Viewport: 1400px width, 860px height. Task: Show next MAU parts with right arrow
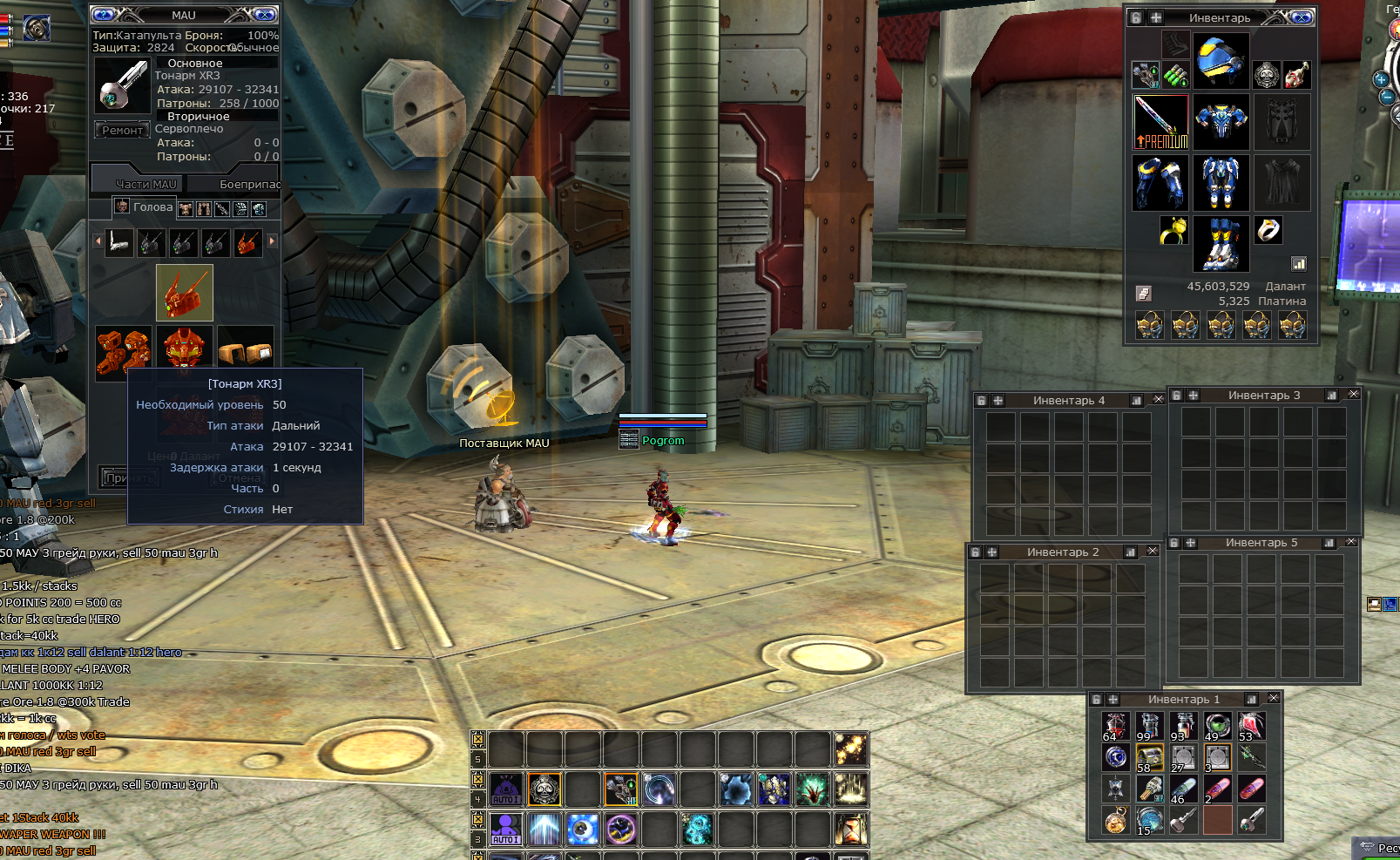[x=272, y=241]
